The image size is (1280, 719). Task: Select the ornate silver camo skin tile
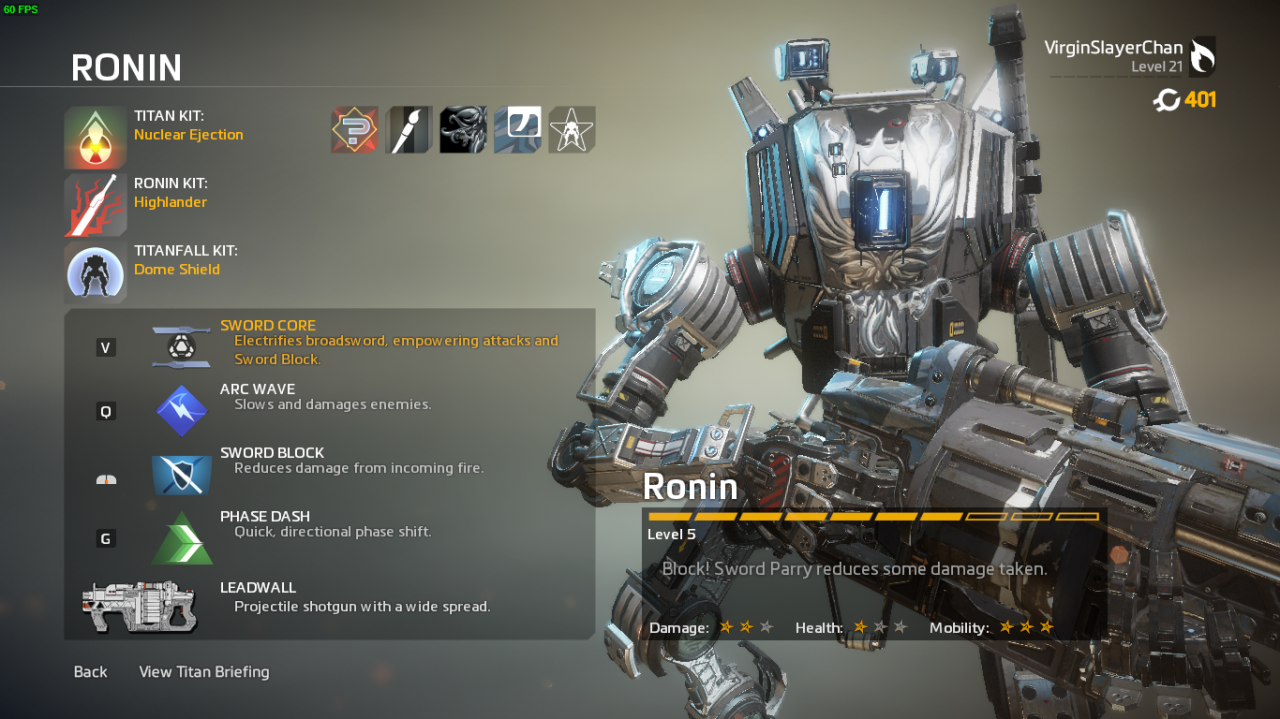463,130
